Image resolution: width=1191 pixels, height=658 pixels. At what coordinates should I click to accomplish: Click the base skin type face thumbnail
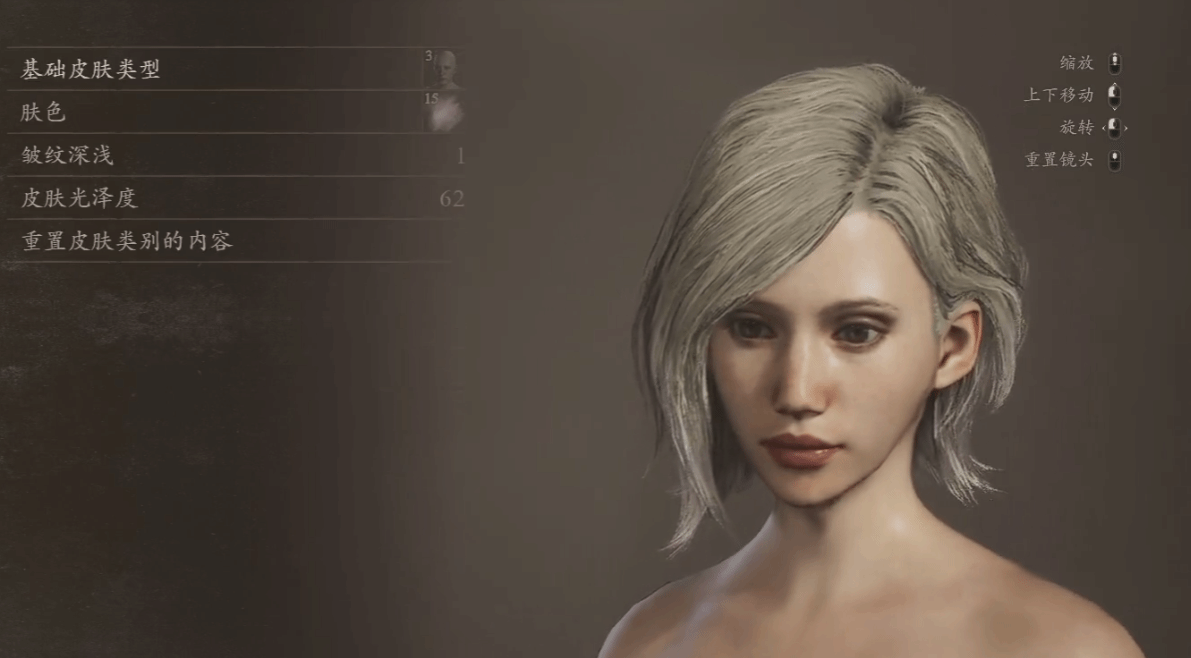[x=443, y=70]
